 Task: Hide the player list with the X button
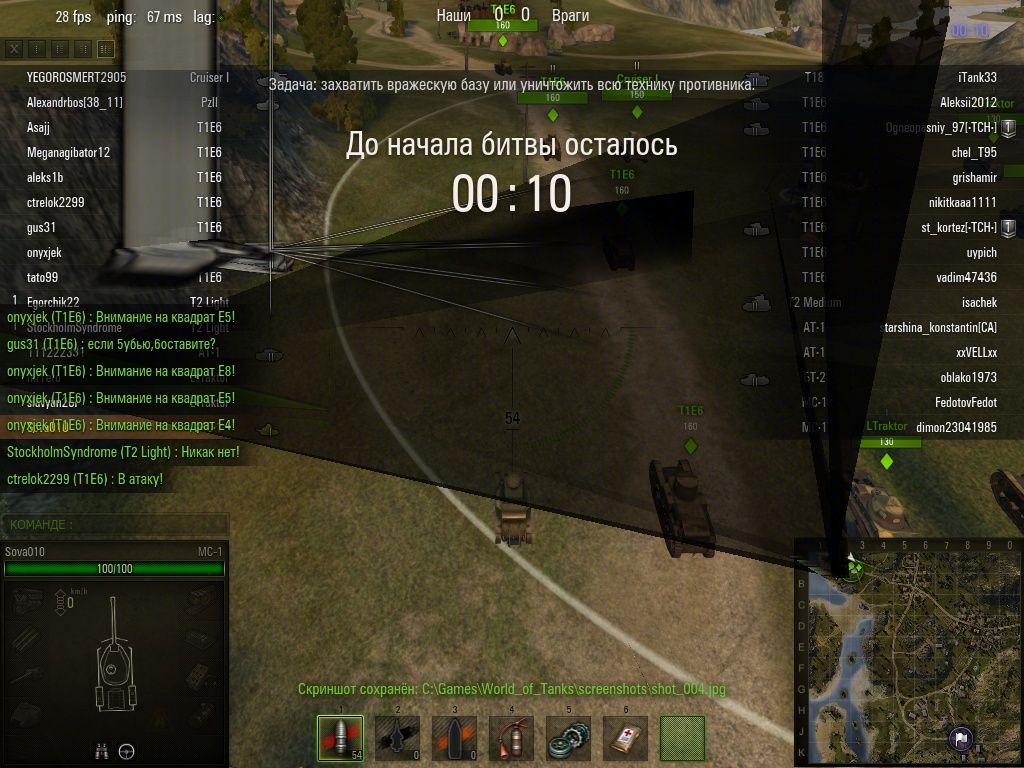coord(15,48)
